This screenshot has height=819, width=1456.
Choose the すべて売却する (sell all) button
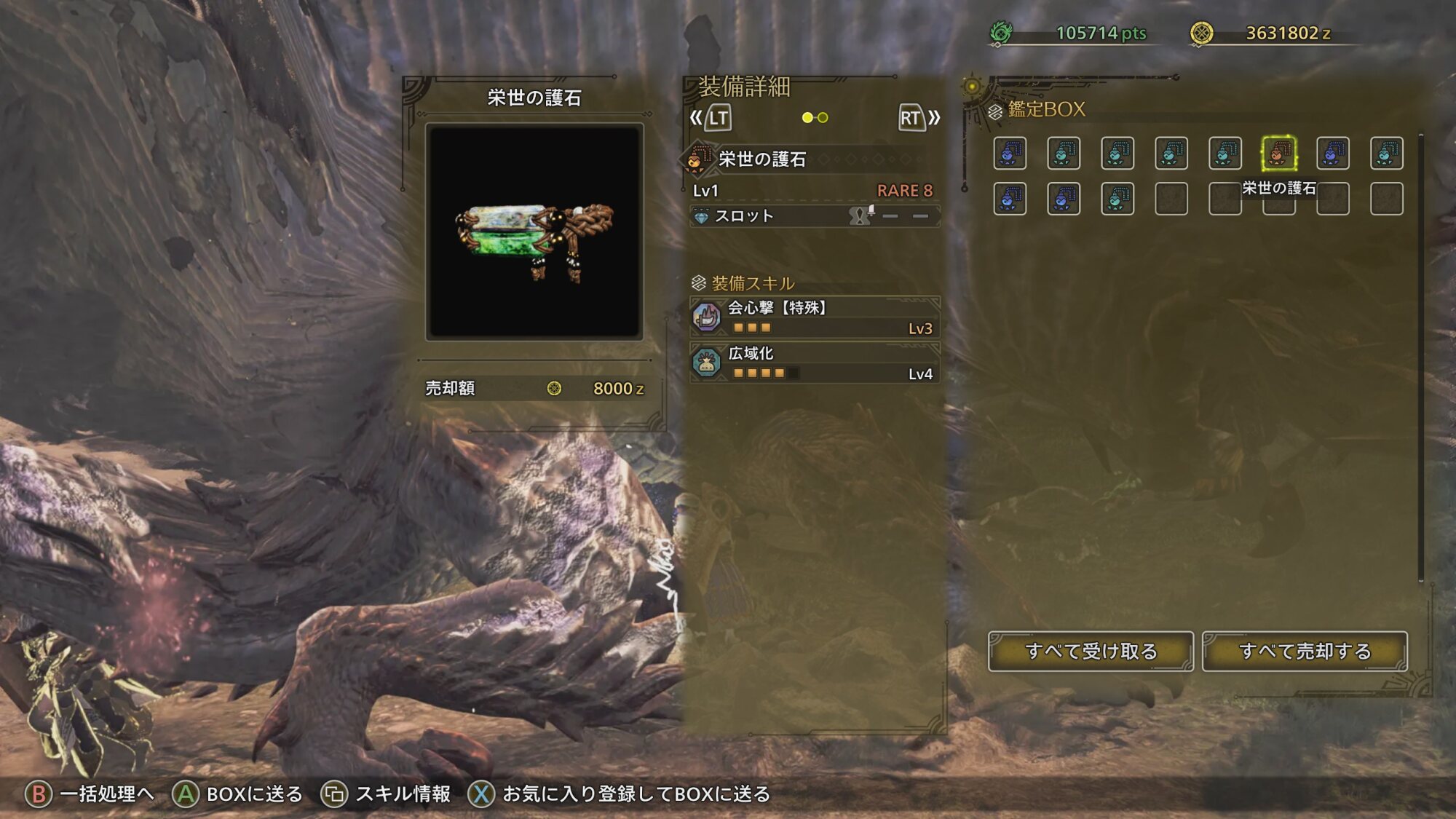tap(1305, 651)
